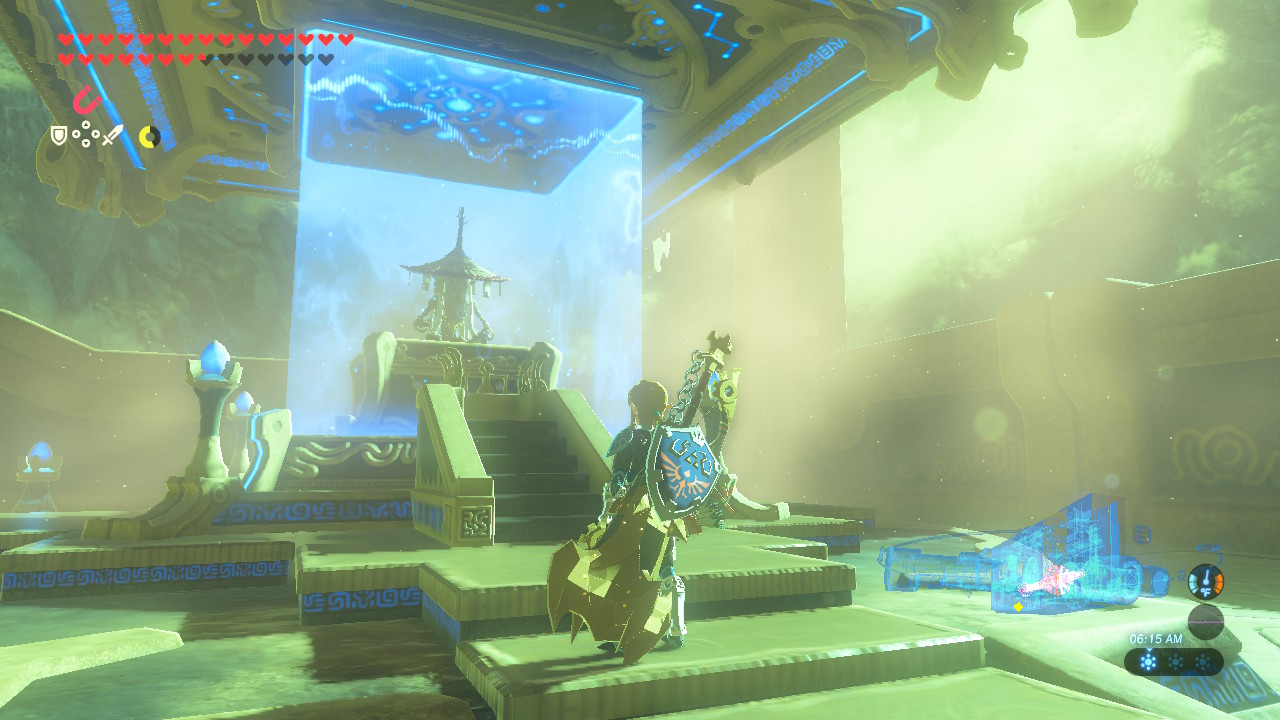
Task: Click the yellow and black circular gauge icon
Action: [x=149, y=136]
